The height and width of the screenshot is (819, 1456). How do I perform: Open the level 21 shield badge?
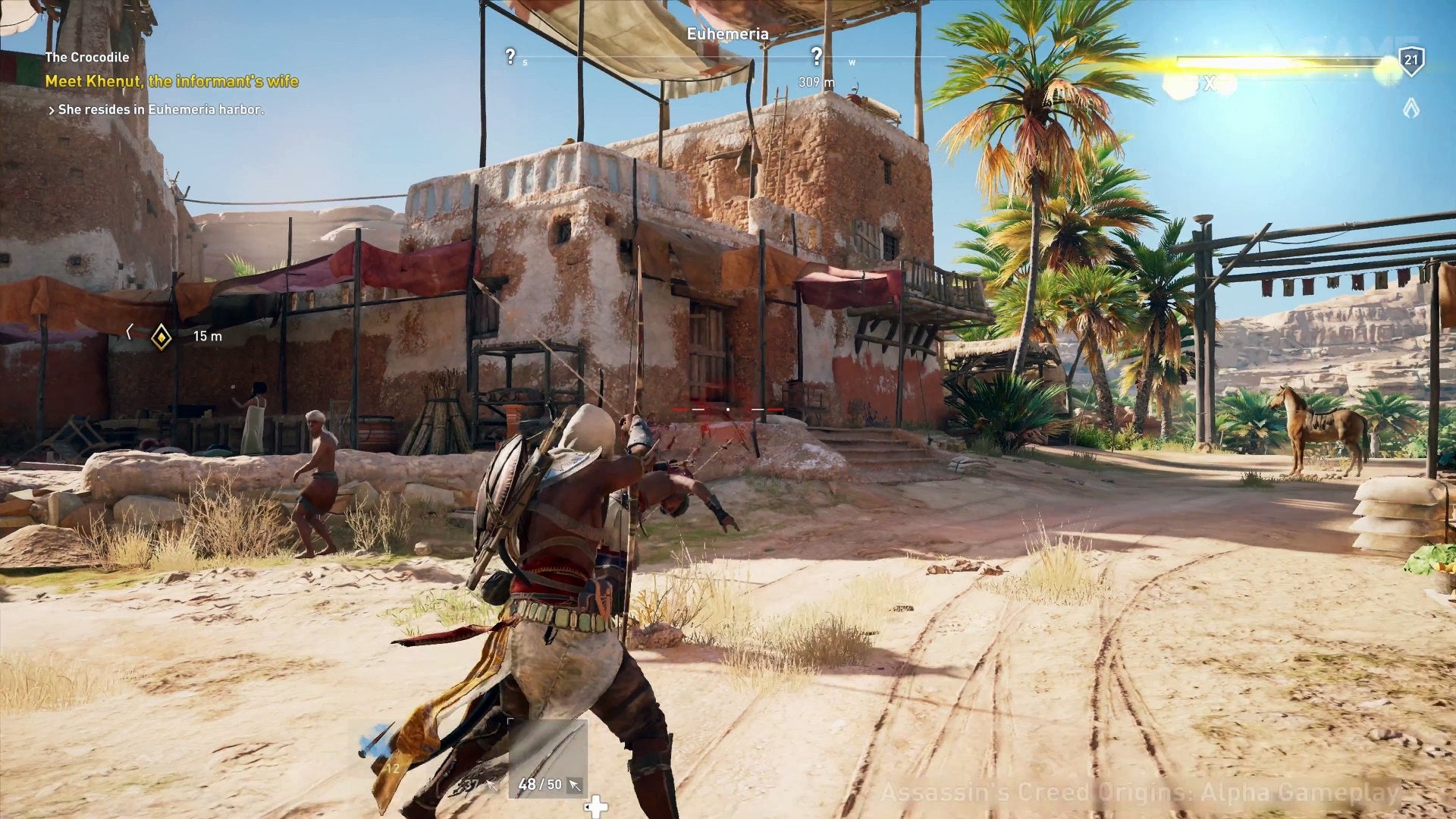(x=1410, y=60)
